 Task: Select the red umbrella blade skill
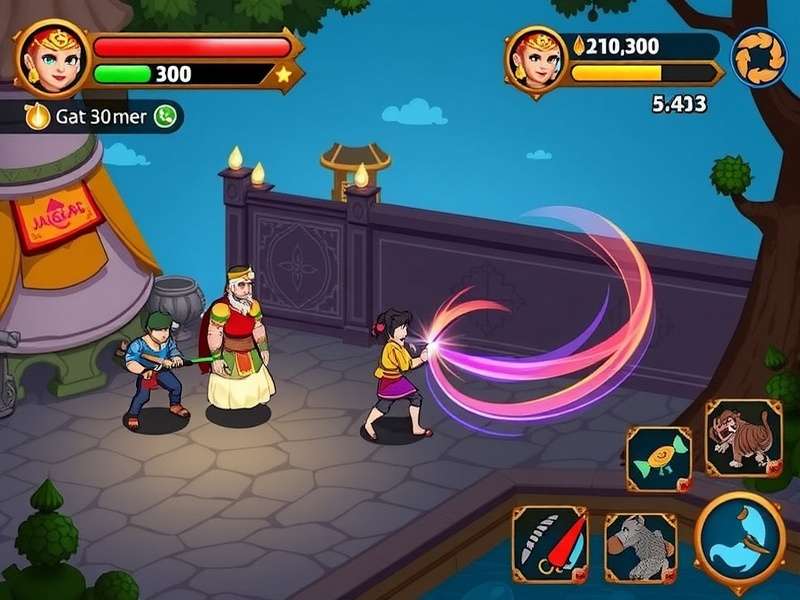point(549,544)
